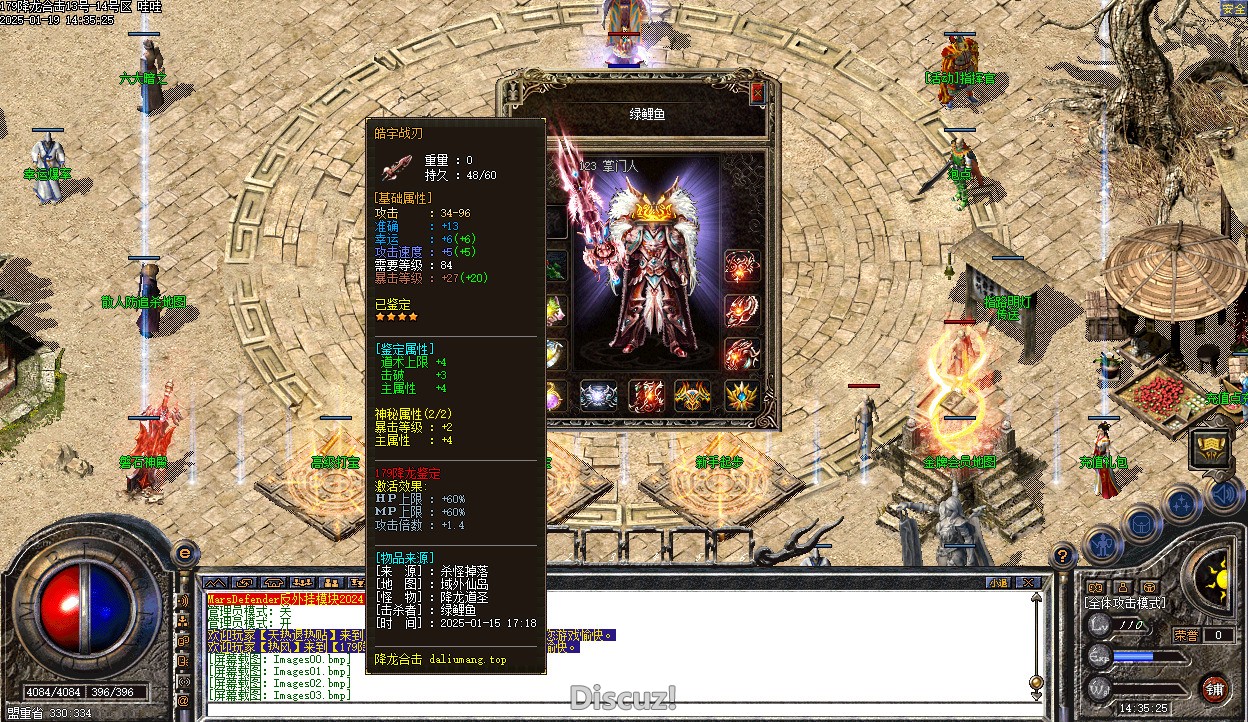Open the gold emblem menu button
Viewport: 1248px width, 722px height.
click(x=1210, y=449)
